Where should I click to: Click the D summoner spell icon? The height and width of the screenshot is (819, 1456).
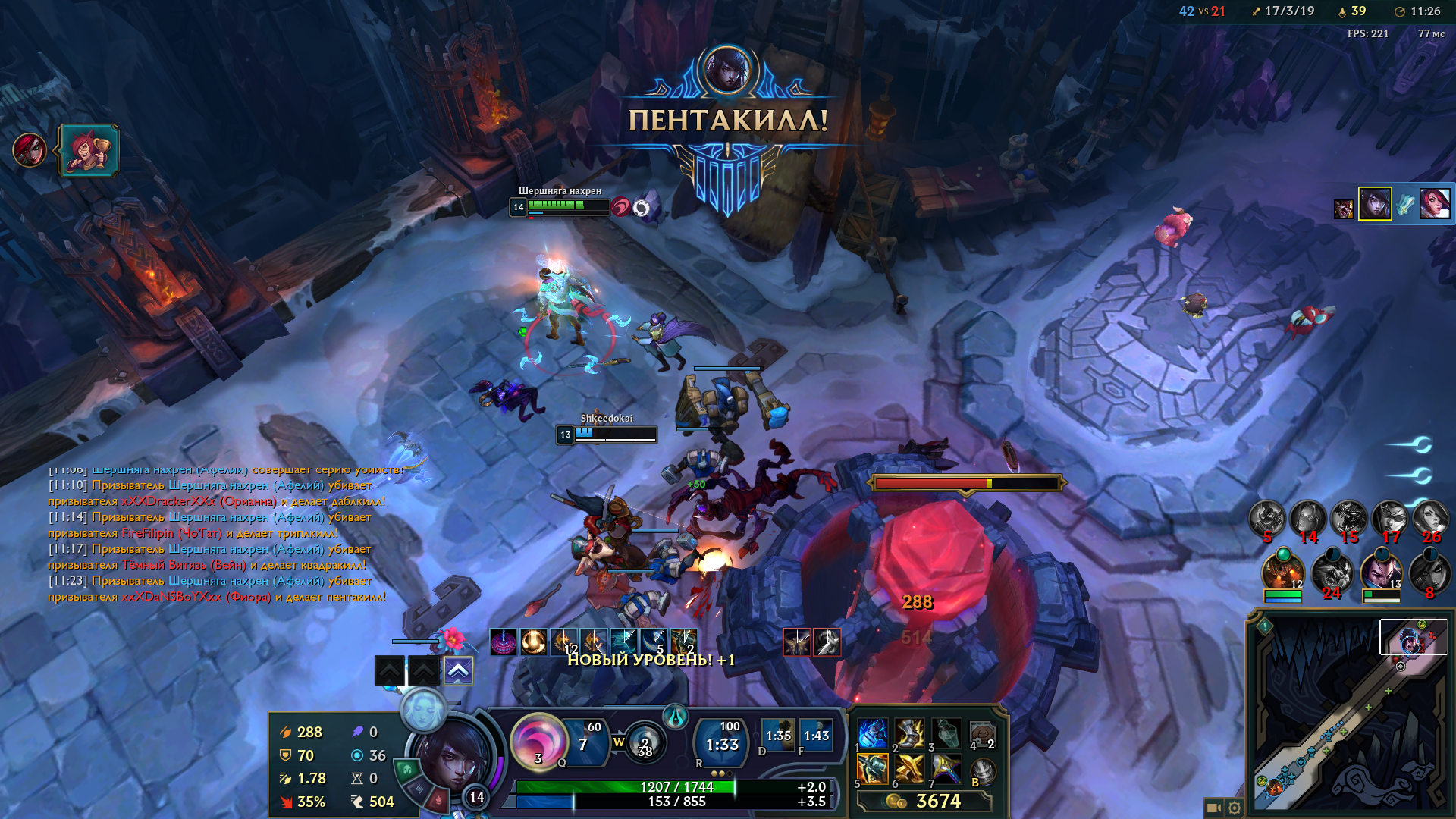click(778, 735)
